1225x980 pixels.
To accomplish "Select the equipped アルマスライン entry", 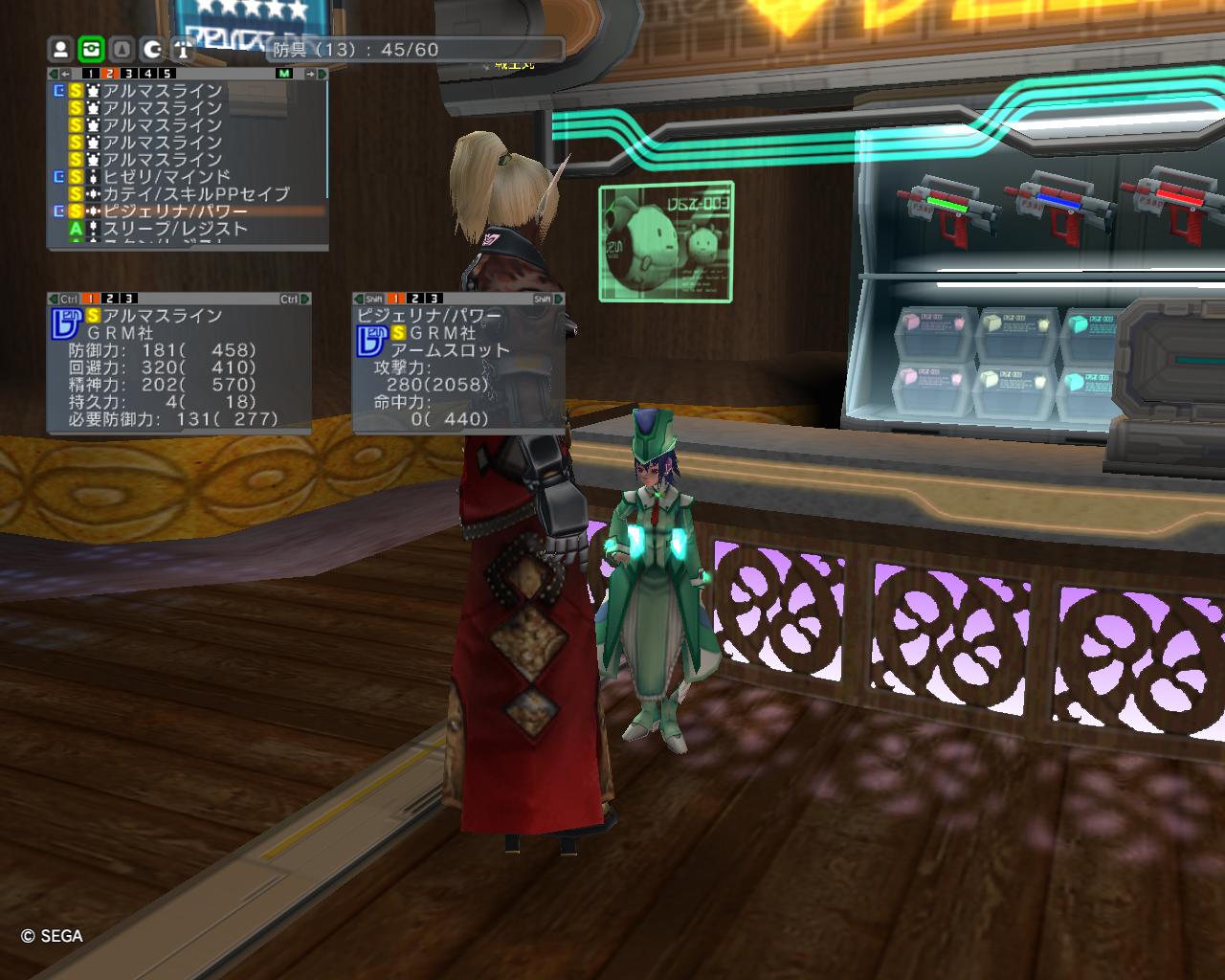I will [x=162, y=91].
